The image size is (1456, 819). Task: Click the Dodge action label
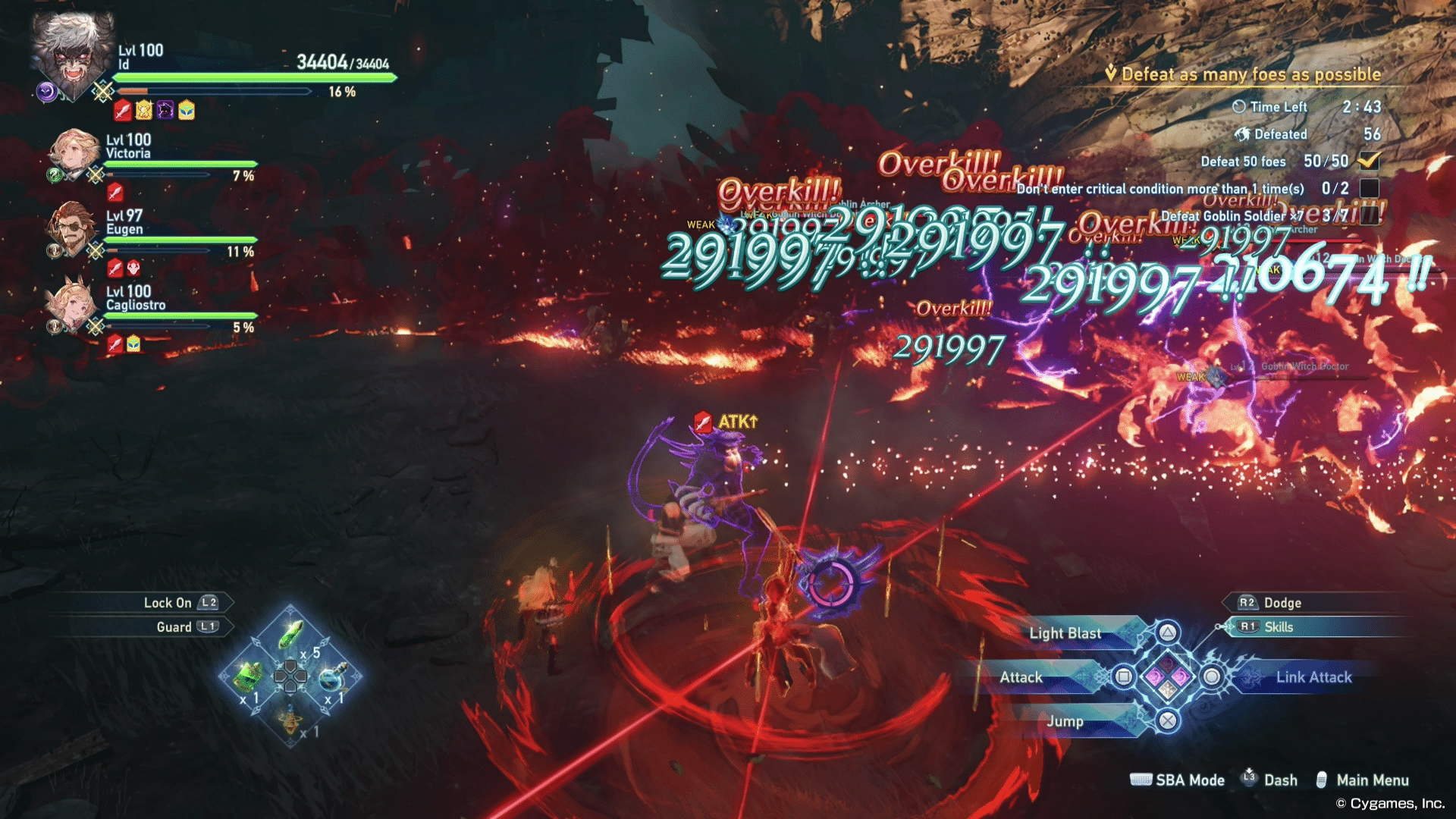point(1282,603)
